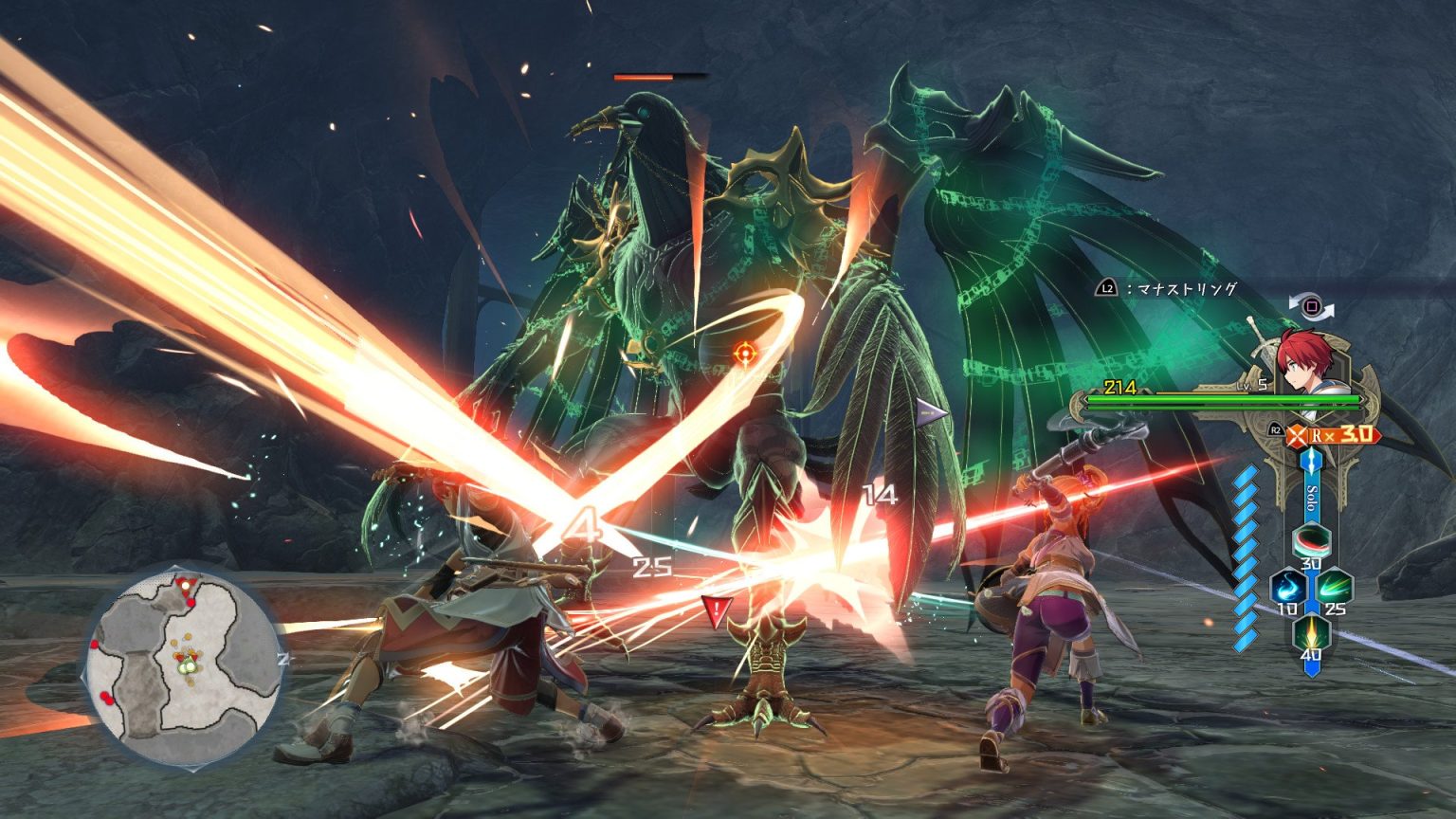Toggle the R2 revenge multiplier prompt
The image size is (1456, 819).
point(1276,429)
